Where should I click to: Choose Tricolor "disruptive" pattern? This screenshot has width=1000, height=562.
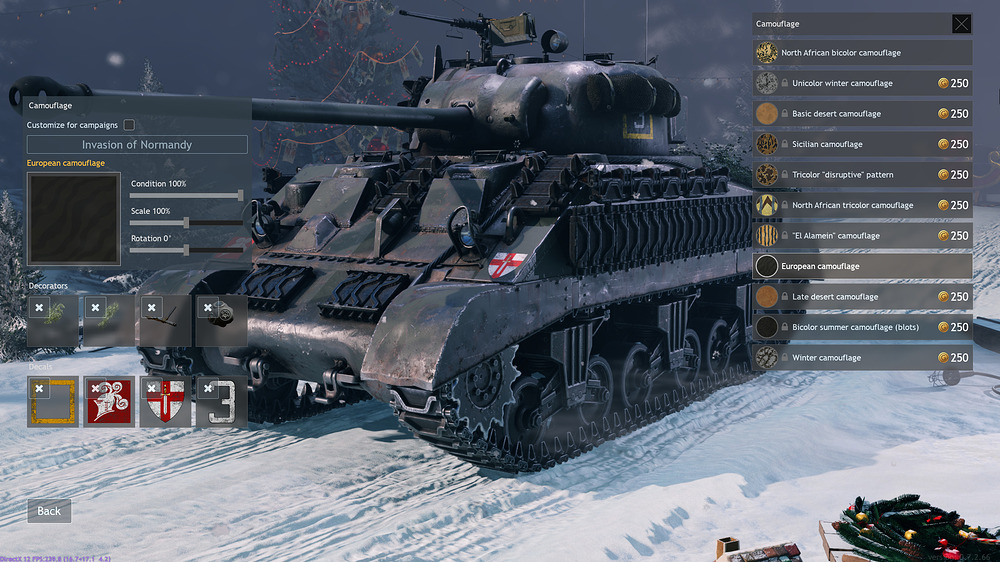(860, 175)
